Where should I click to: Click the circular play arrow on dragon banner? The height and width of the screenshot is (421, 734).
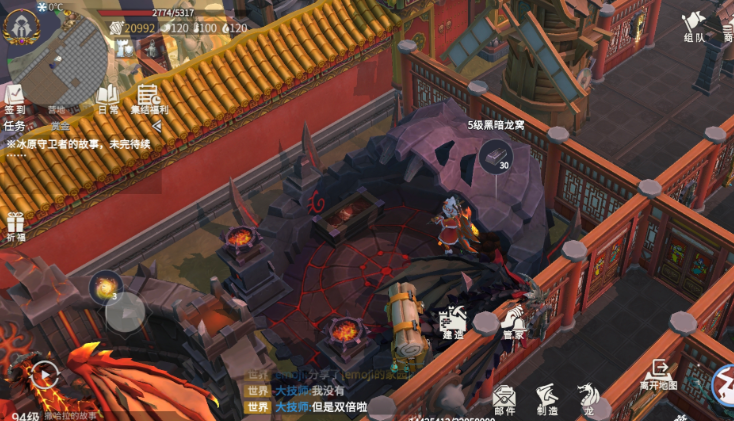point(43,376)
